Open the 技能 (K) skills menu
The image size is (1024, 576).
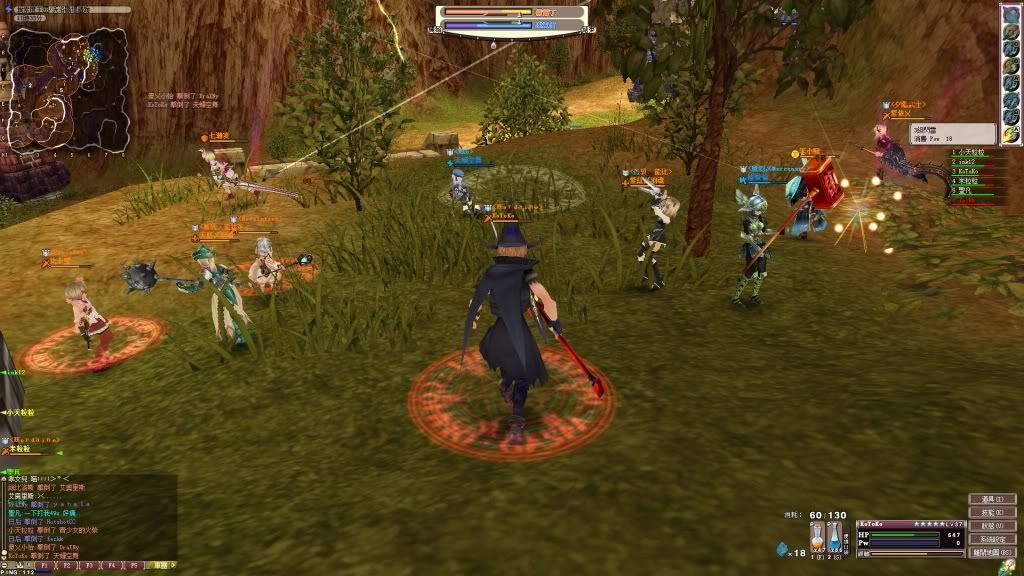coord(991,512)
